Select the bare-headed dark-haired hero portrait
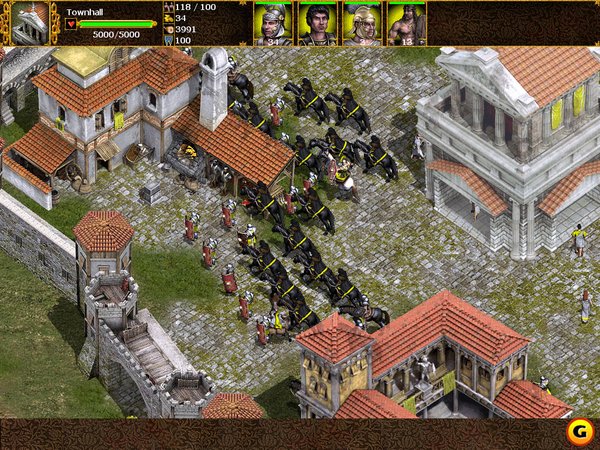The height and width of the screenshot is (450, 600). point(317,24)
